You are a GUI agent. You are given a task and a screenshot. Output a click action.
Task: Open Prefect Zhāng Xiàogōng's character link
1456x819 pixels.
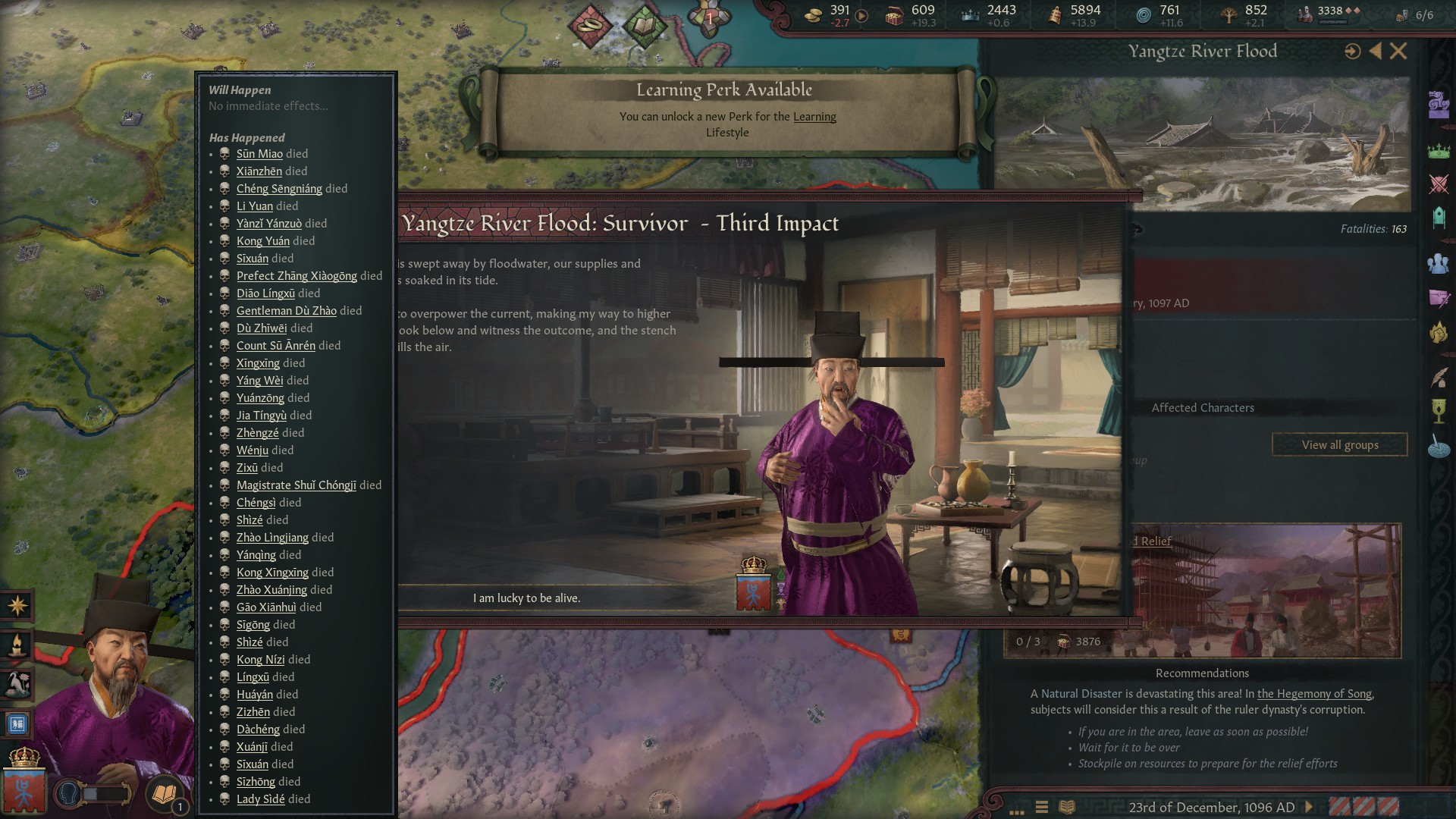pyautogui.click(x=297, y=276)
